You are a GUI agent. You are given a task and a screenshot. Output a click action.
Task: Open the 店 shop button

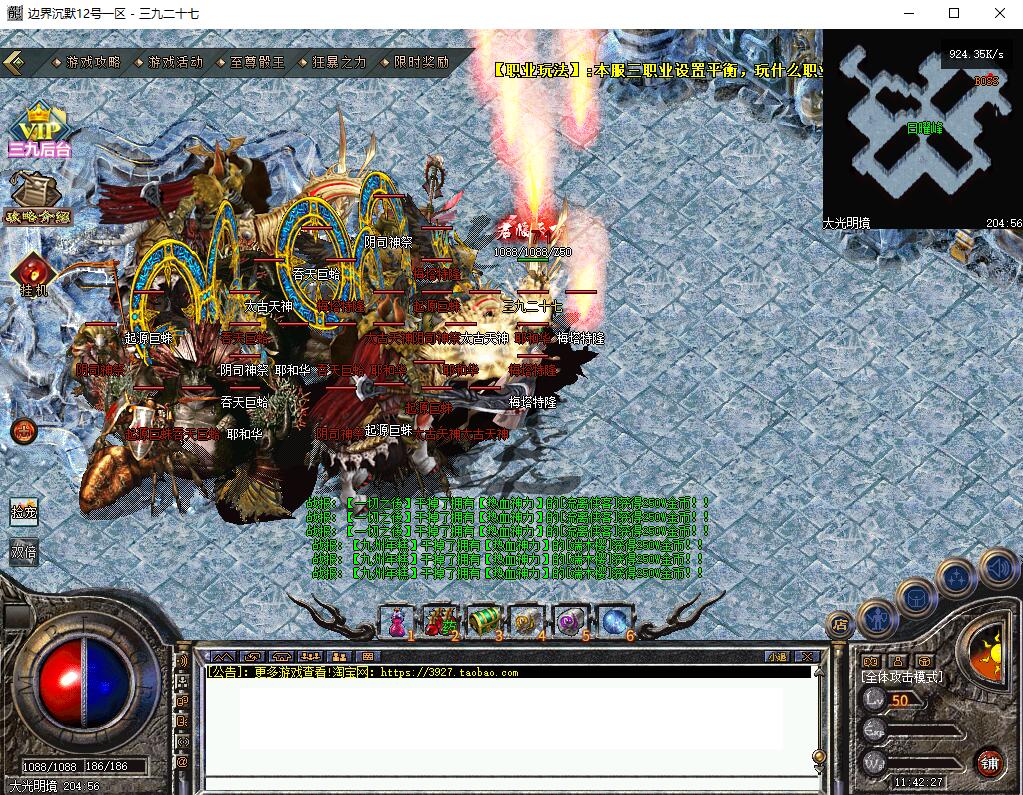pyautogui.click(x=840, y=624)
